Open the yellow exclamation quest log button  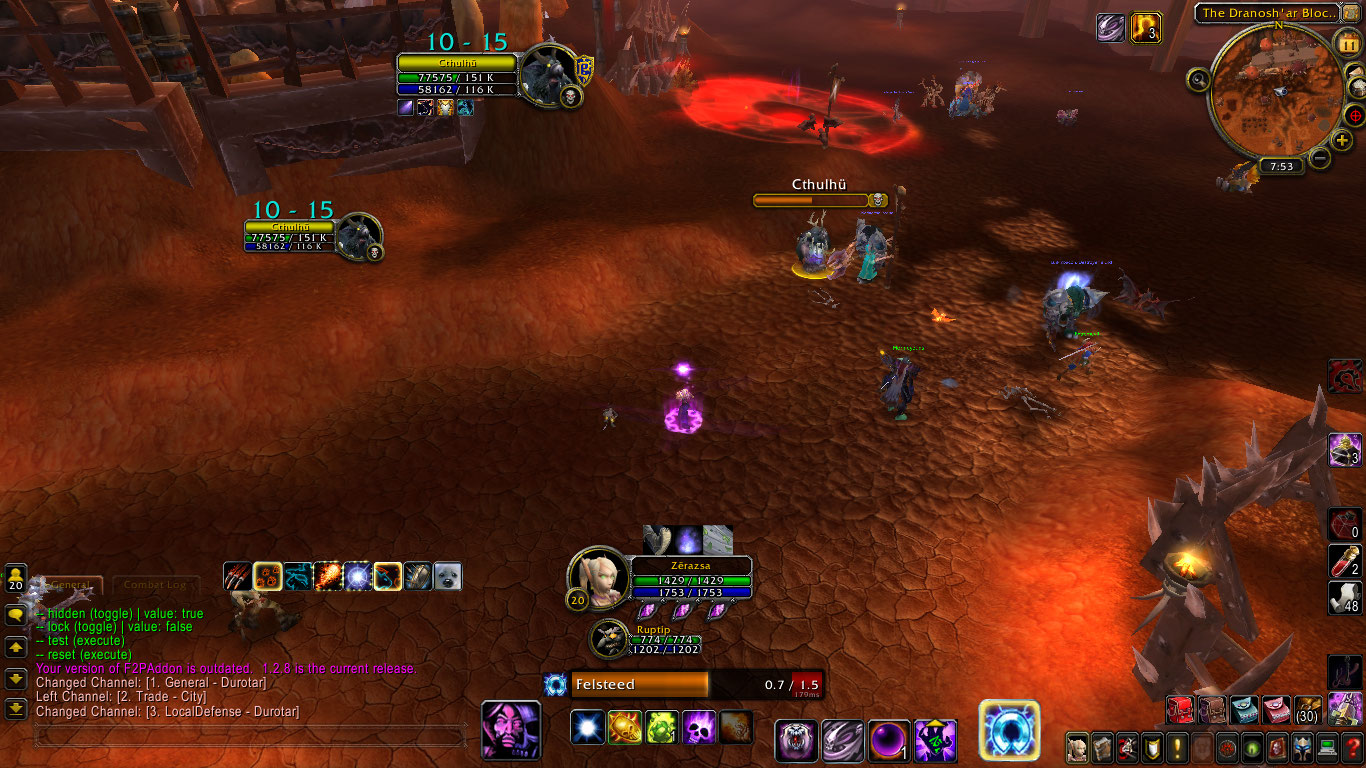1178,747
